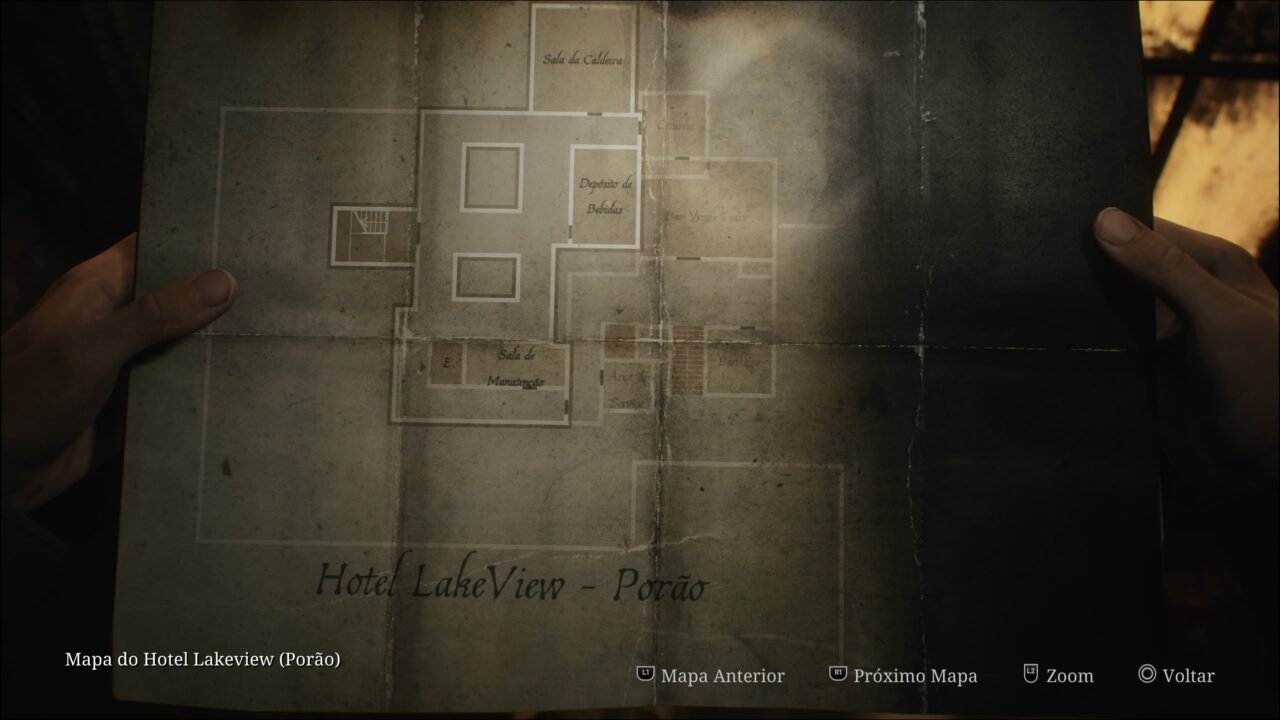Expand the Zoom control

pyautogui.click(x=1068, y=675)
